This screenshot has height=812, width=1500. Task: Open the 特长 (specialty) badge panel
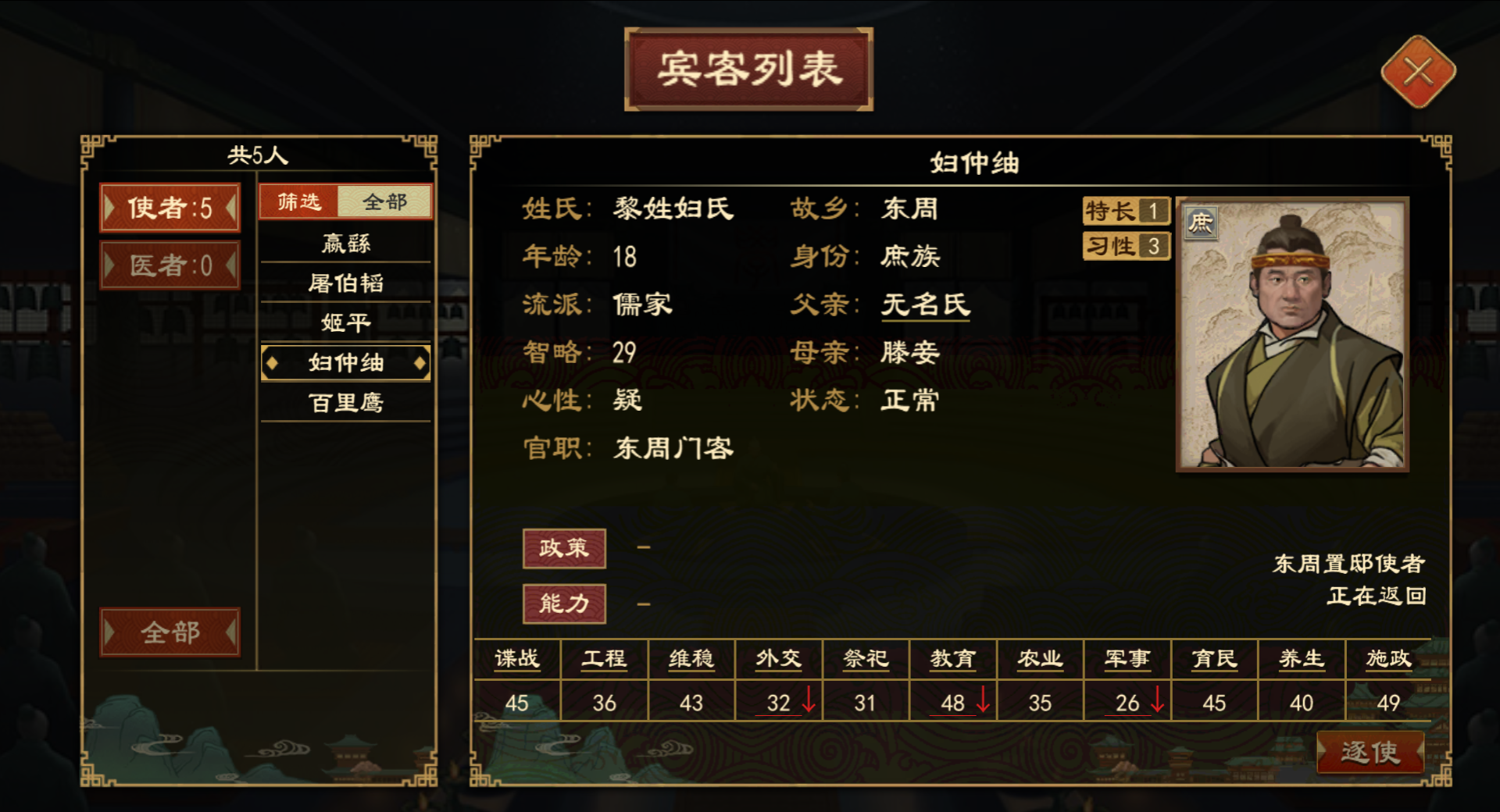point(1125,211)
